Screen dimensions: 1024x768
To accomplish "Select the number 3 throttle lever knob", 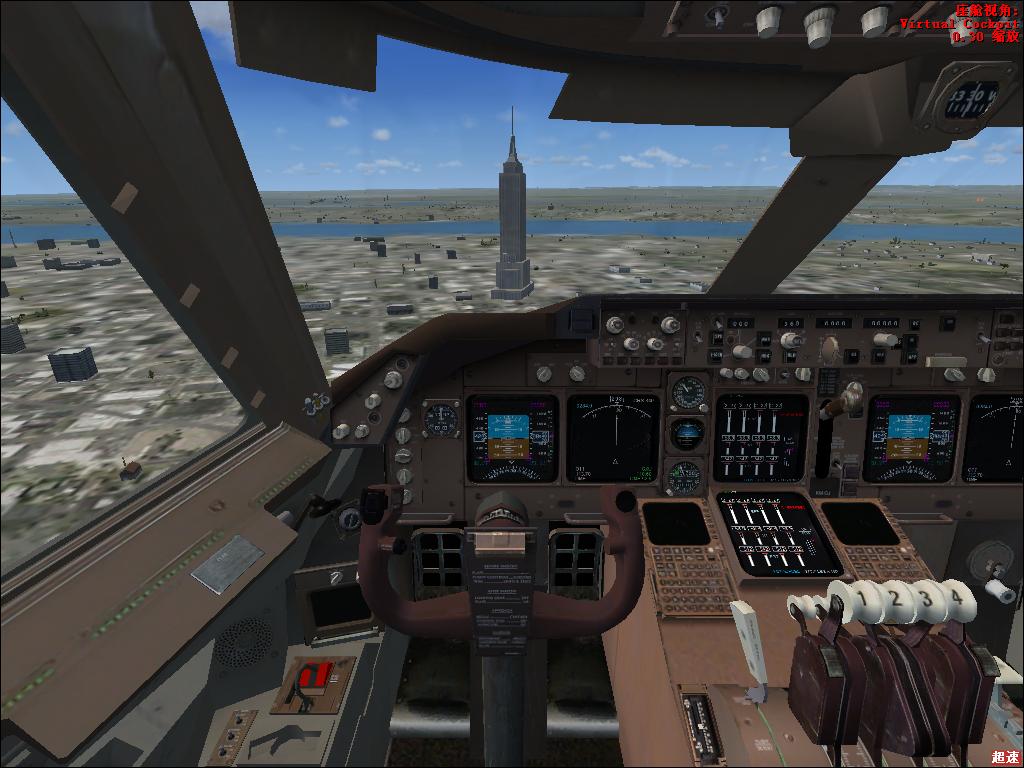I will pyautogui.click(x=928, y=598).
